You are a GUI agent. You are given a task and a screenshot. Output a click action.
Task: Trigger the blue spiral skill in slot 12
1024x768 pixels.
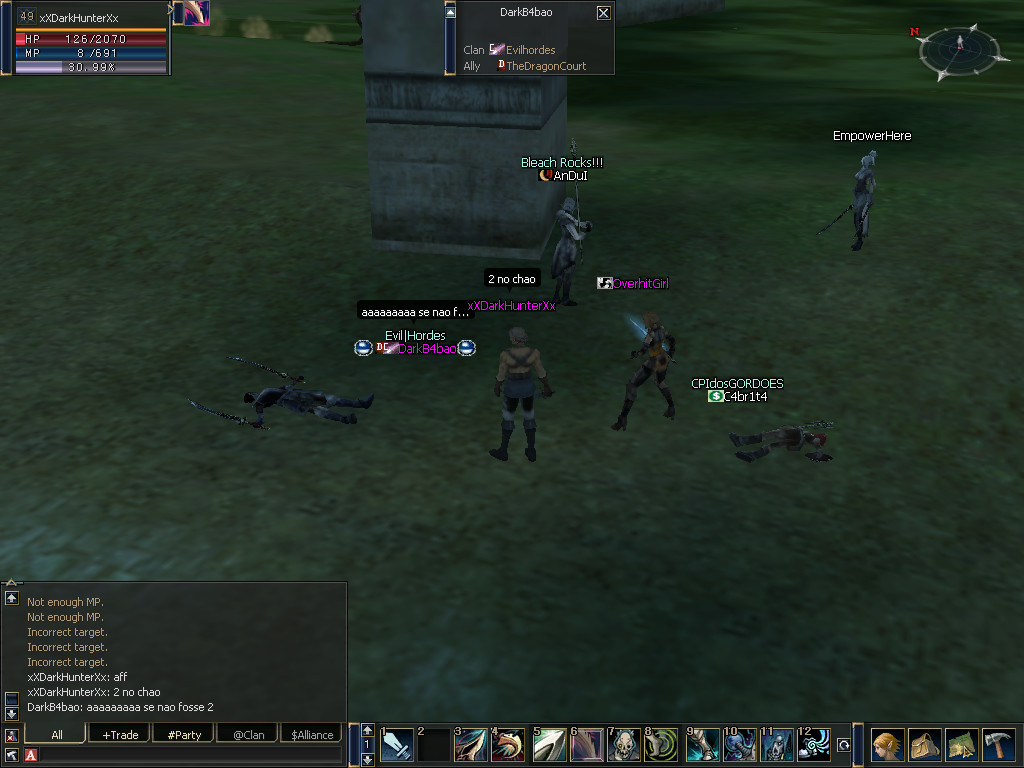click(815, 745)
